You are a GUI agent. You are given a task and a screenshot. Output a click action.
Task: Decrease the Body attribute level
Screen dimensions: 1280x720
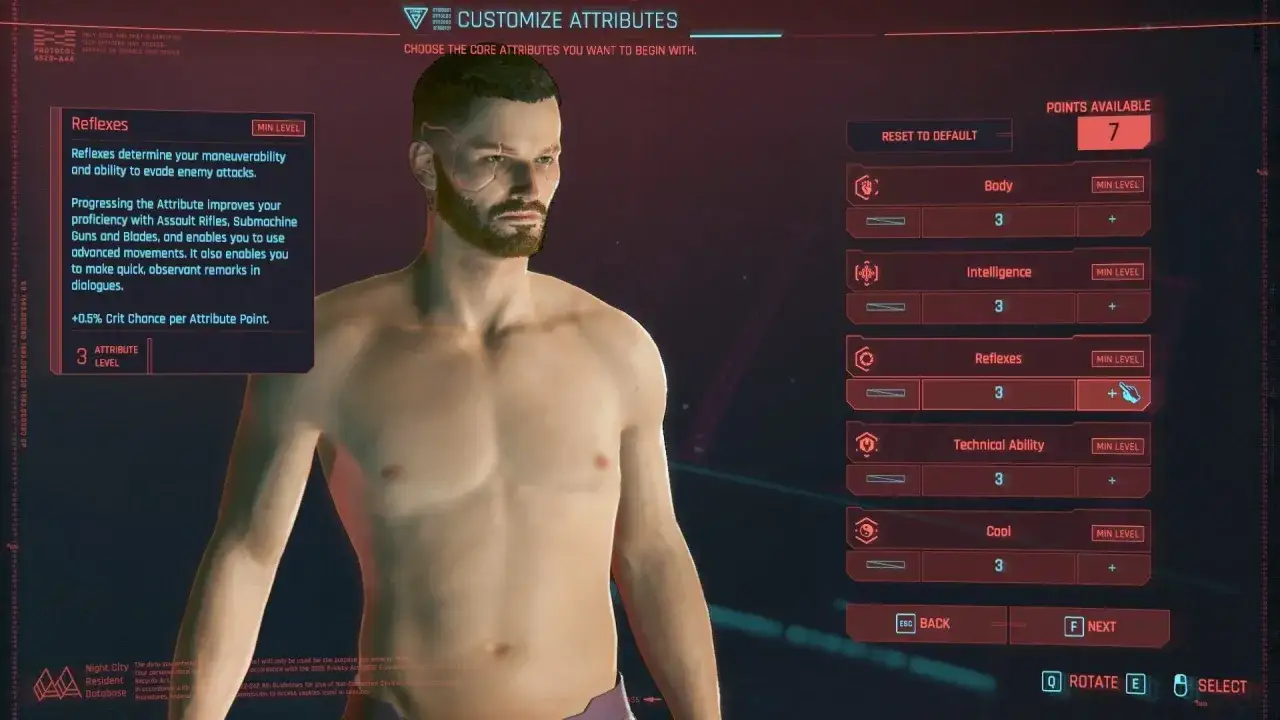point(883,220)
